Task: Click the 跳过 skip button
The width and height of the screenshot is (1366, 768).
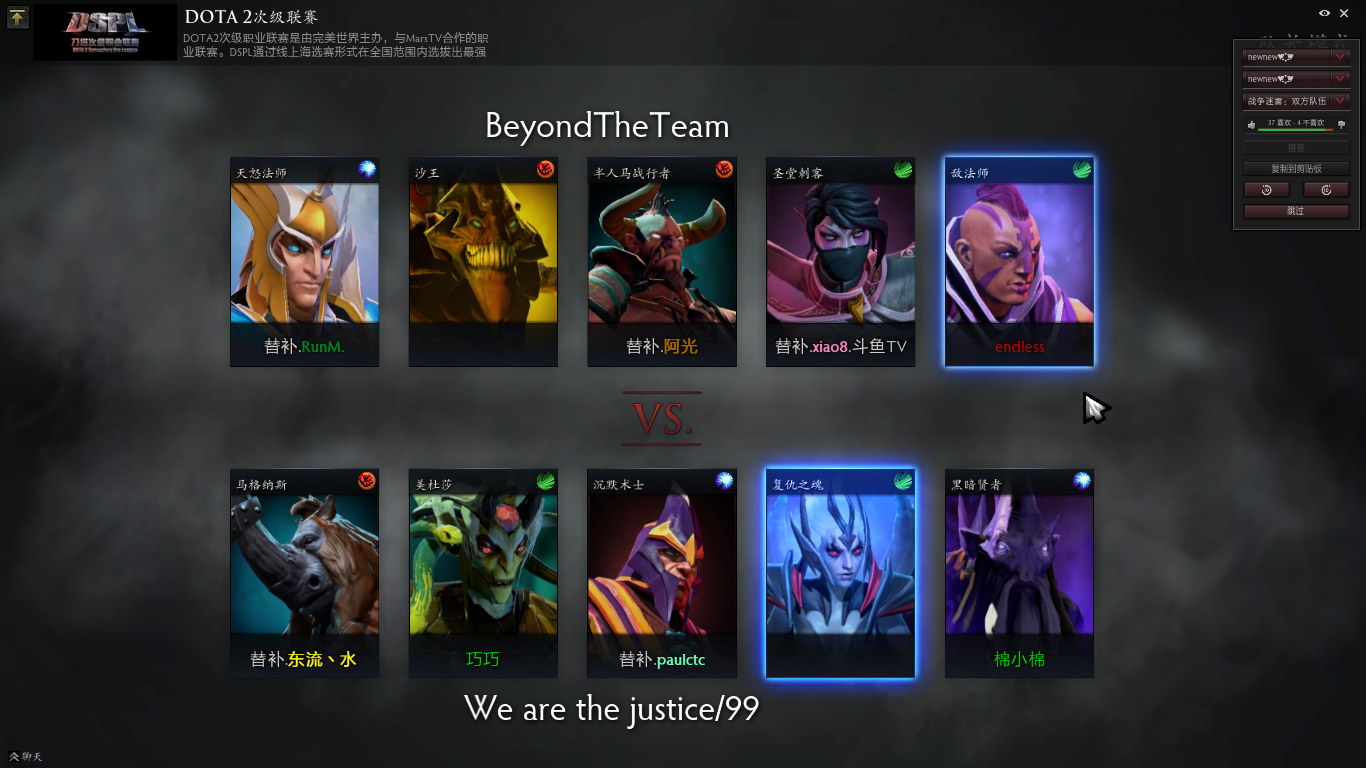Action: tap(1296, 212)
